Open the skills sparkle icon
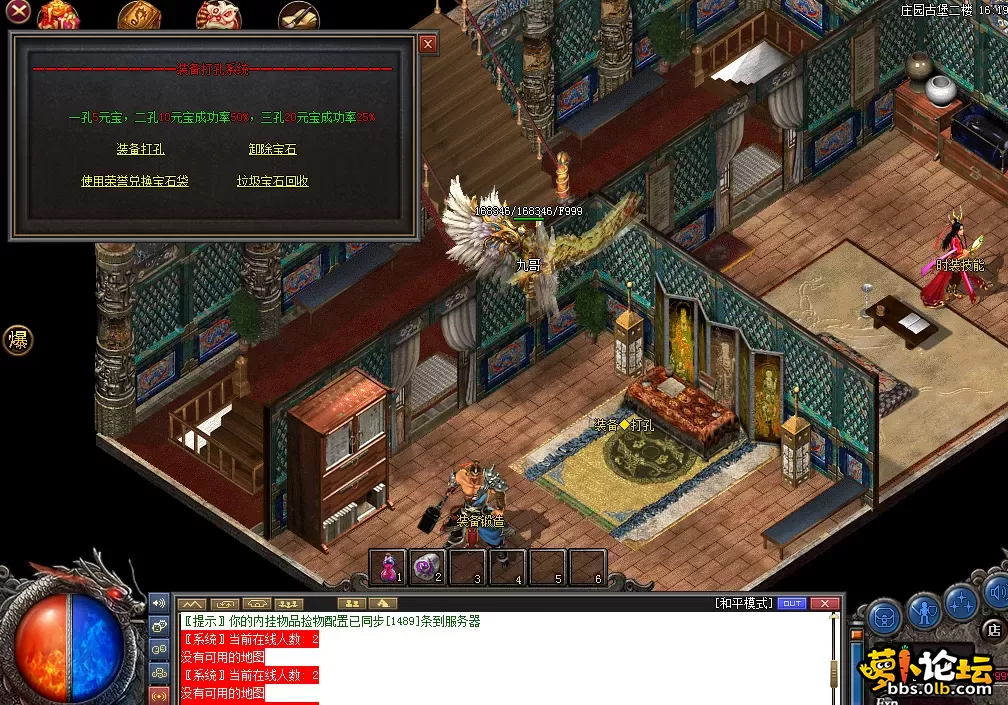The image size is (1008, 705). 961,603
